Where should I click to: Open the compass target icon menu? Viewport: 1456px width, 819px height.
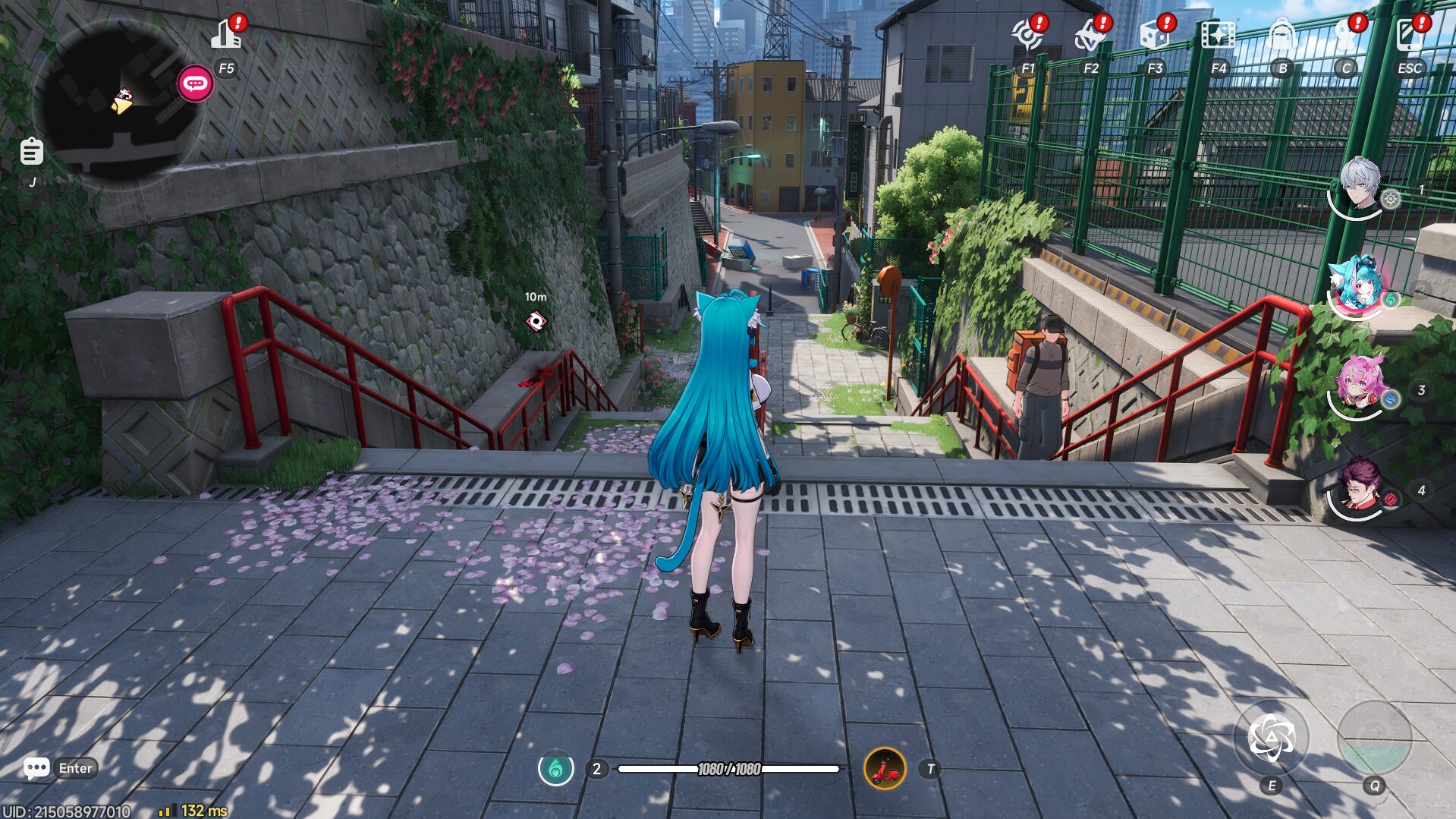(1027, 36)
